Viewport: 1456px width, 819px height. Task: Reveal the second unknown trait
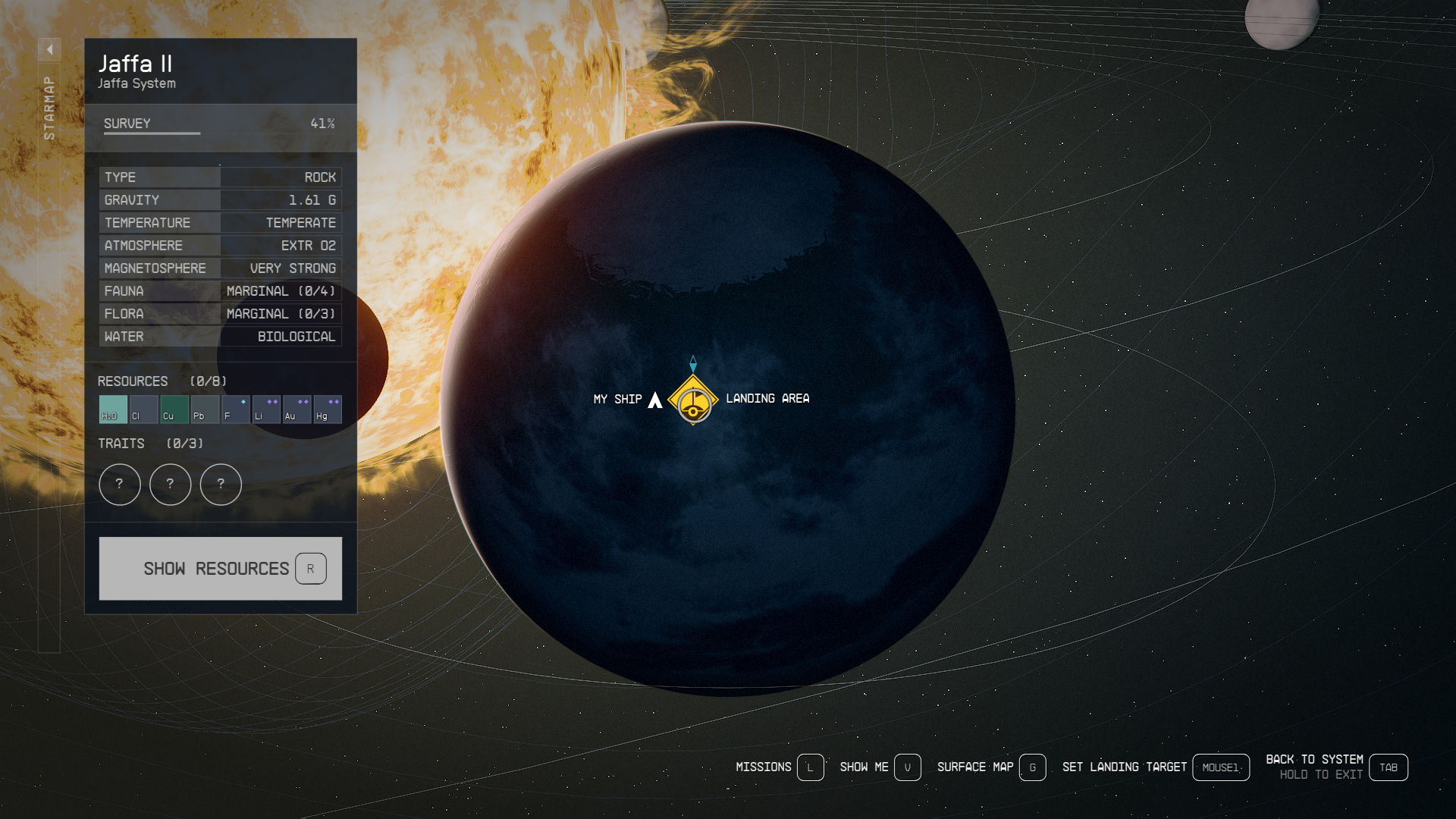coord(170,485)
